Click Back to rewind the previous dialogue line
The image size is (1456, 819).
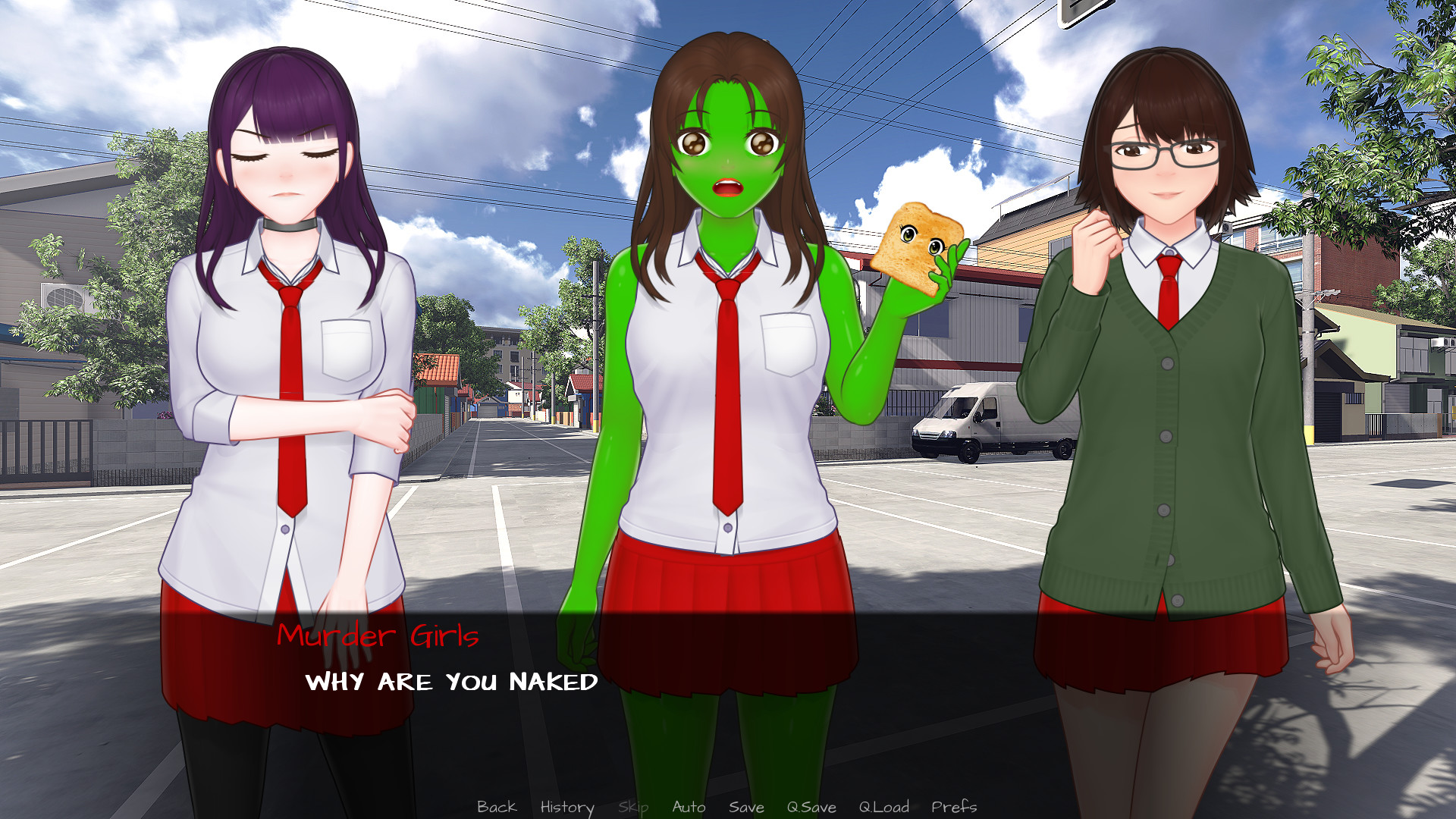497,807
